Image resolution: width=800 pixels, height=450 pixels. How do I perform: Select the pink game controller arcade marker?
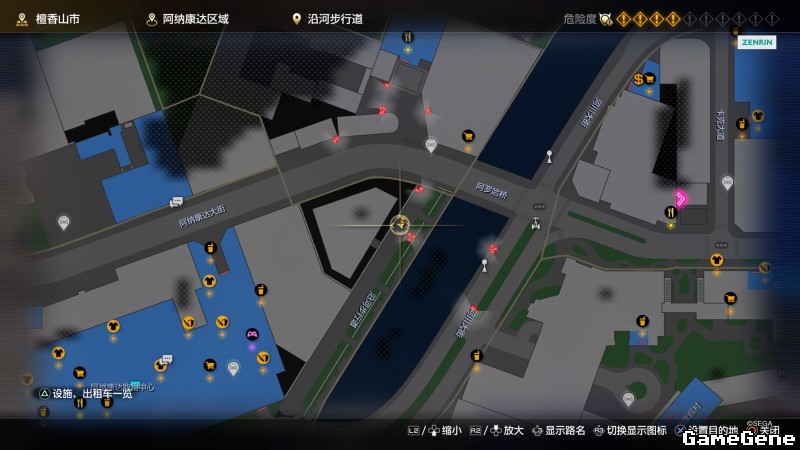point(252,334)
